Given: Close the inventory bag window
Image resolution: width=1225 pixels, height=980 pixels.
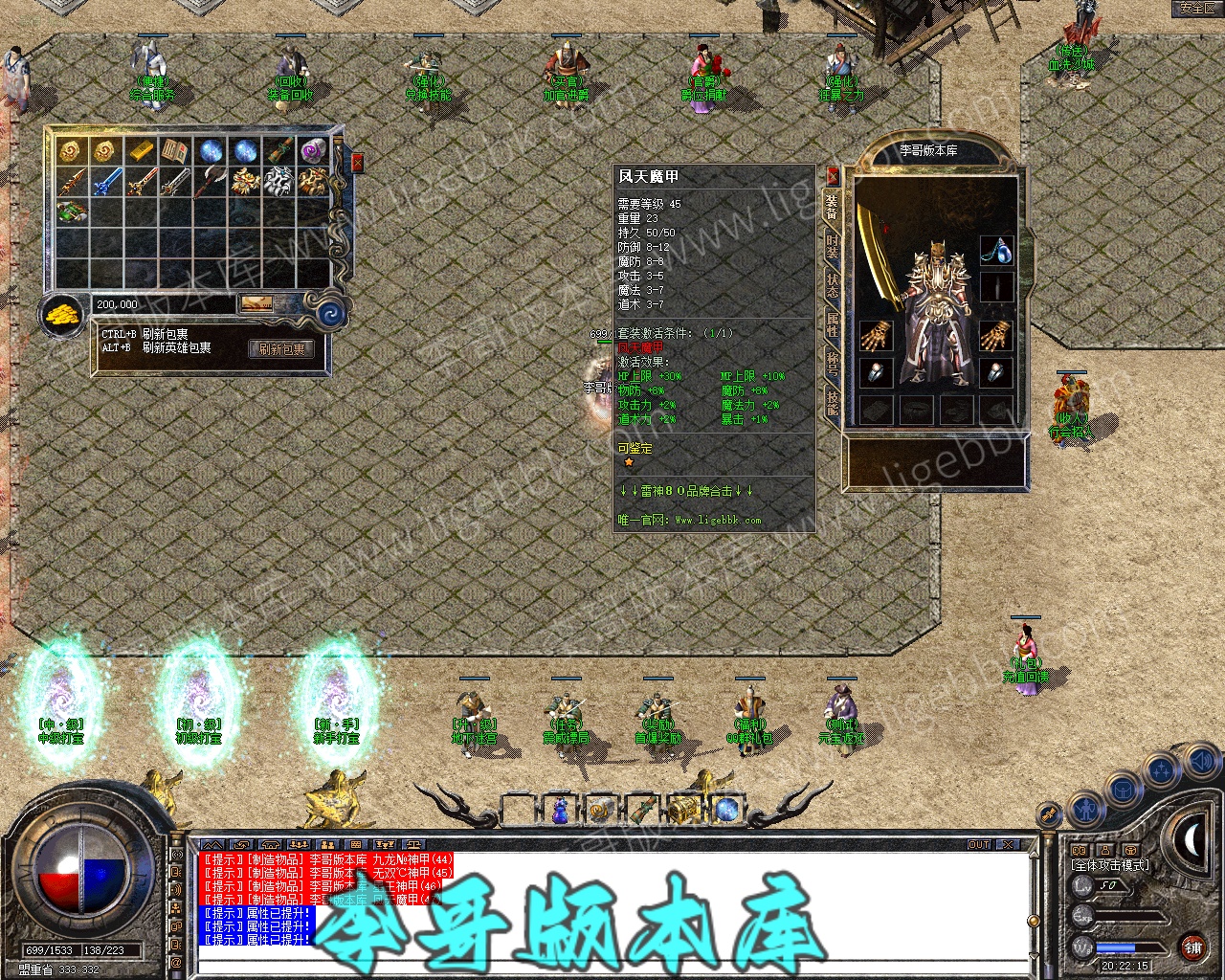Looking at the screenshot, I should tap(357, 163).
